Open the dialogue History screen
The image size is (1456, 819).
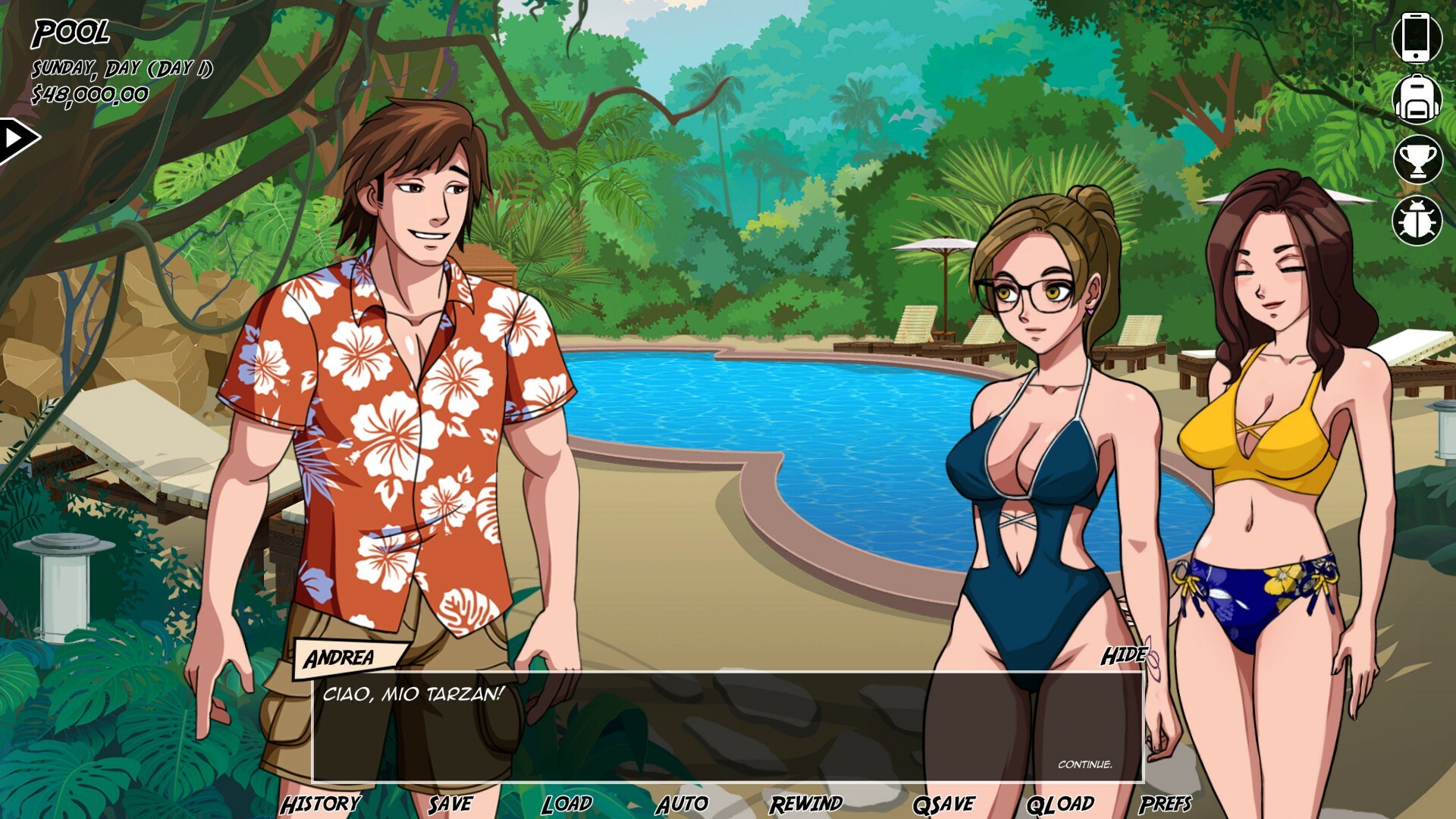click(x=321, y=802)
